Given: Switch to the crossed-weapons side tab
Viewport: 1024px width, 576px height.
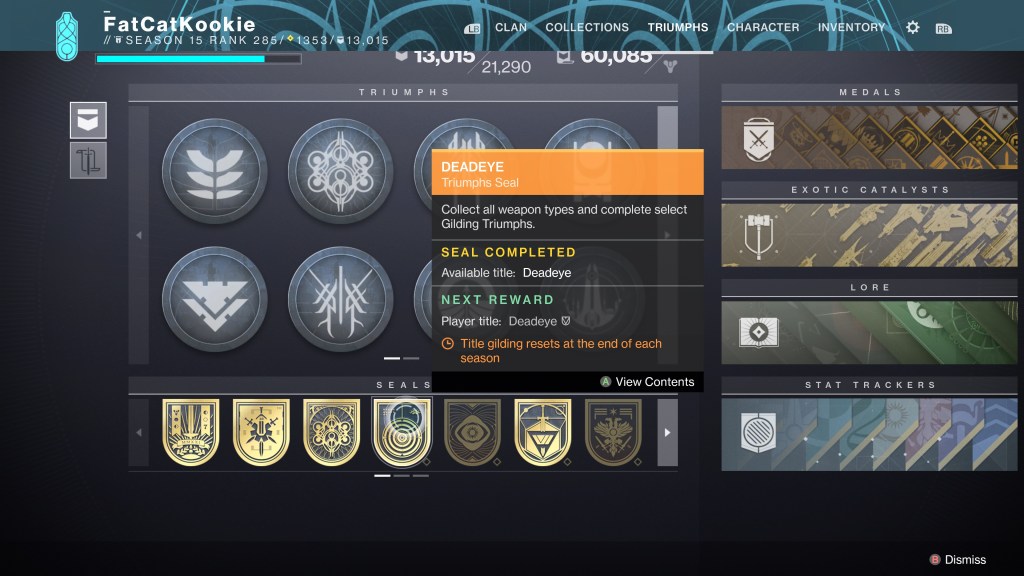Looking at the screenshot, I should 88,160.
